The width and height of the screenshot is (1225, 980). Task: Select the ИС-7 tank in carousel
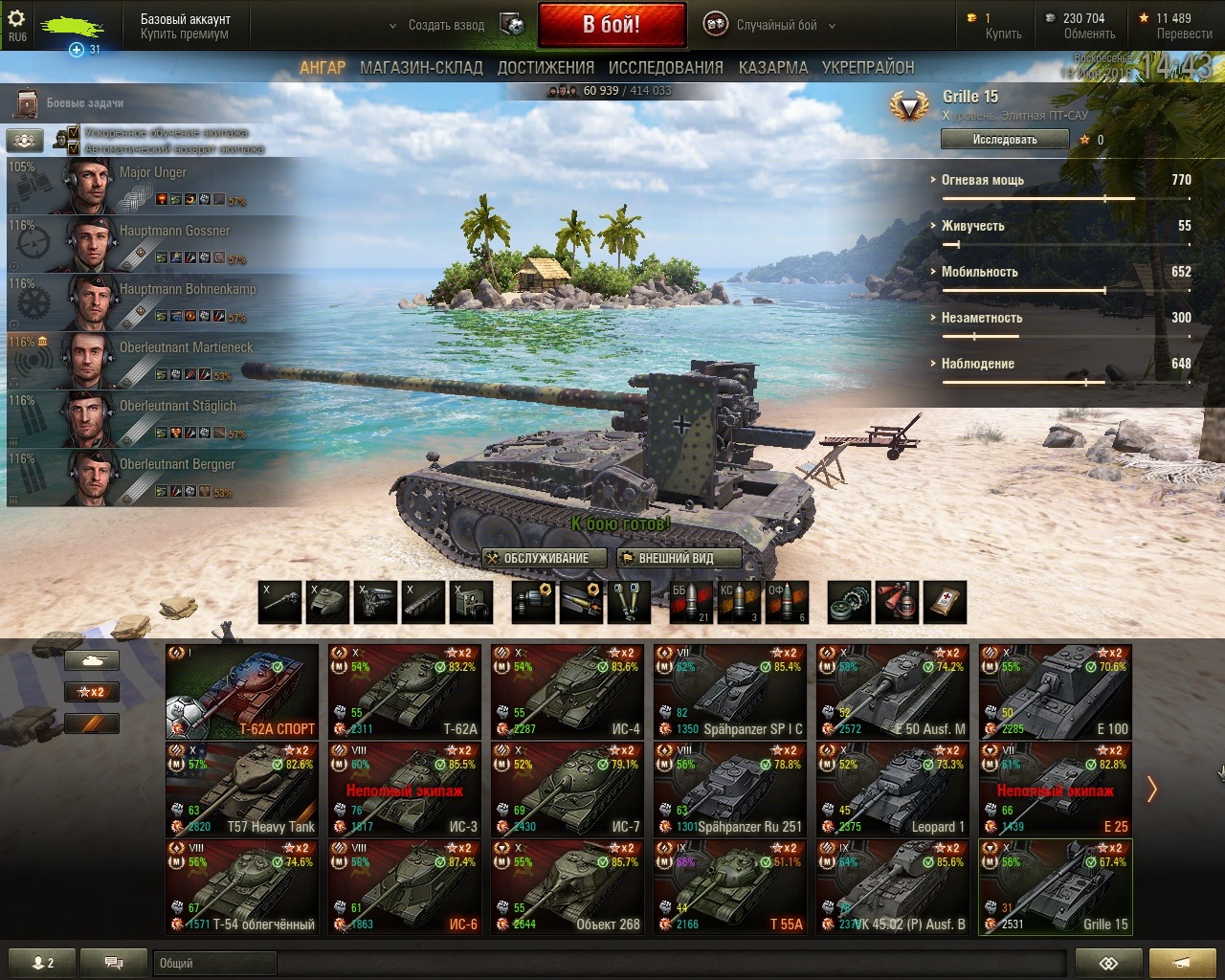point(567,790)
